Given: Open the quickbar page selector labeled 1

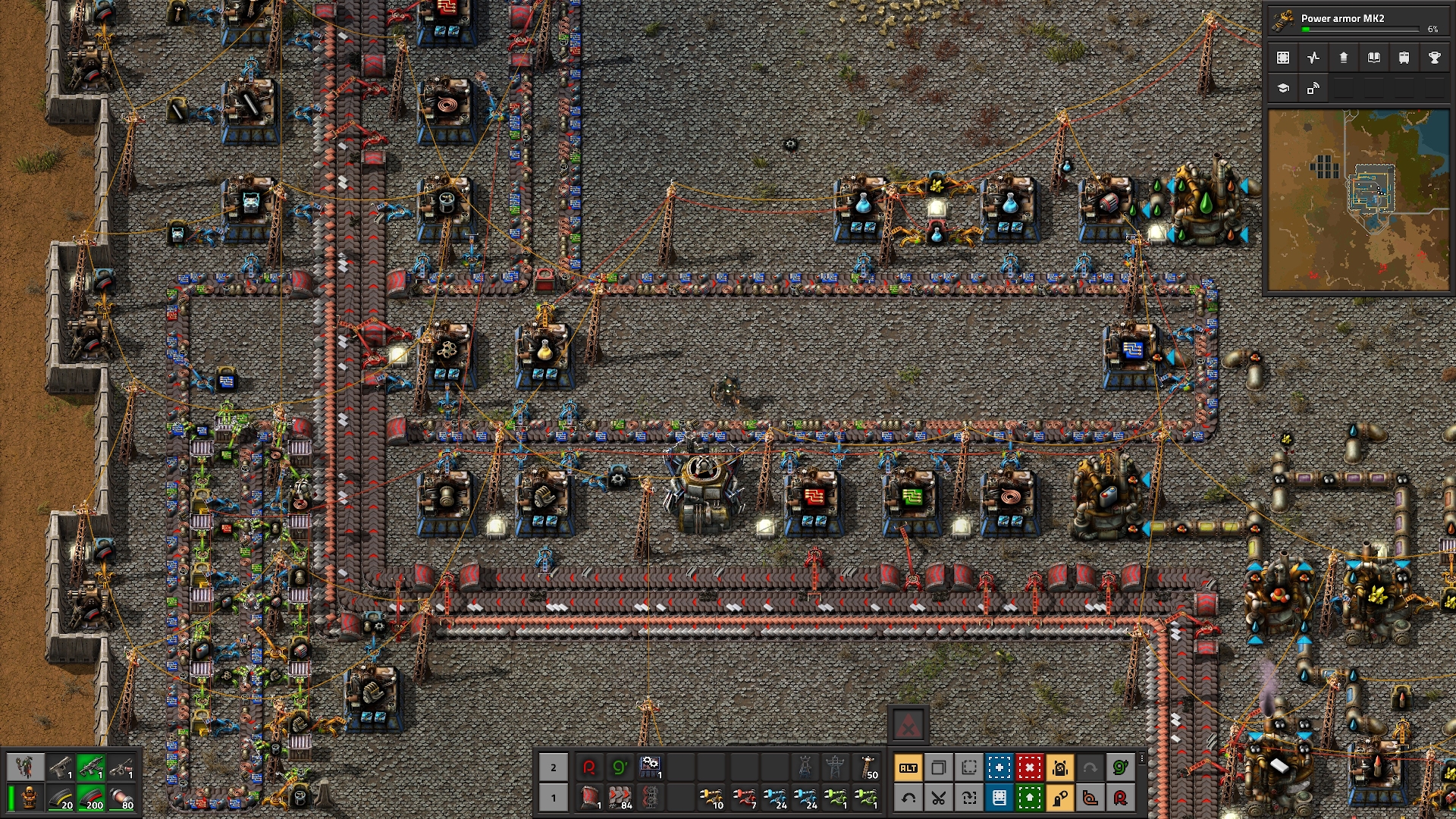Looking at the screenshot, I should tap(554, 798).
